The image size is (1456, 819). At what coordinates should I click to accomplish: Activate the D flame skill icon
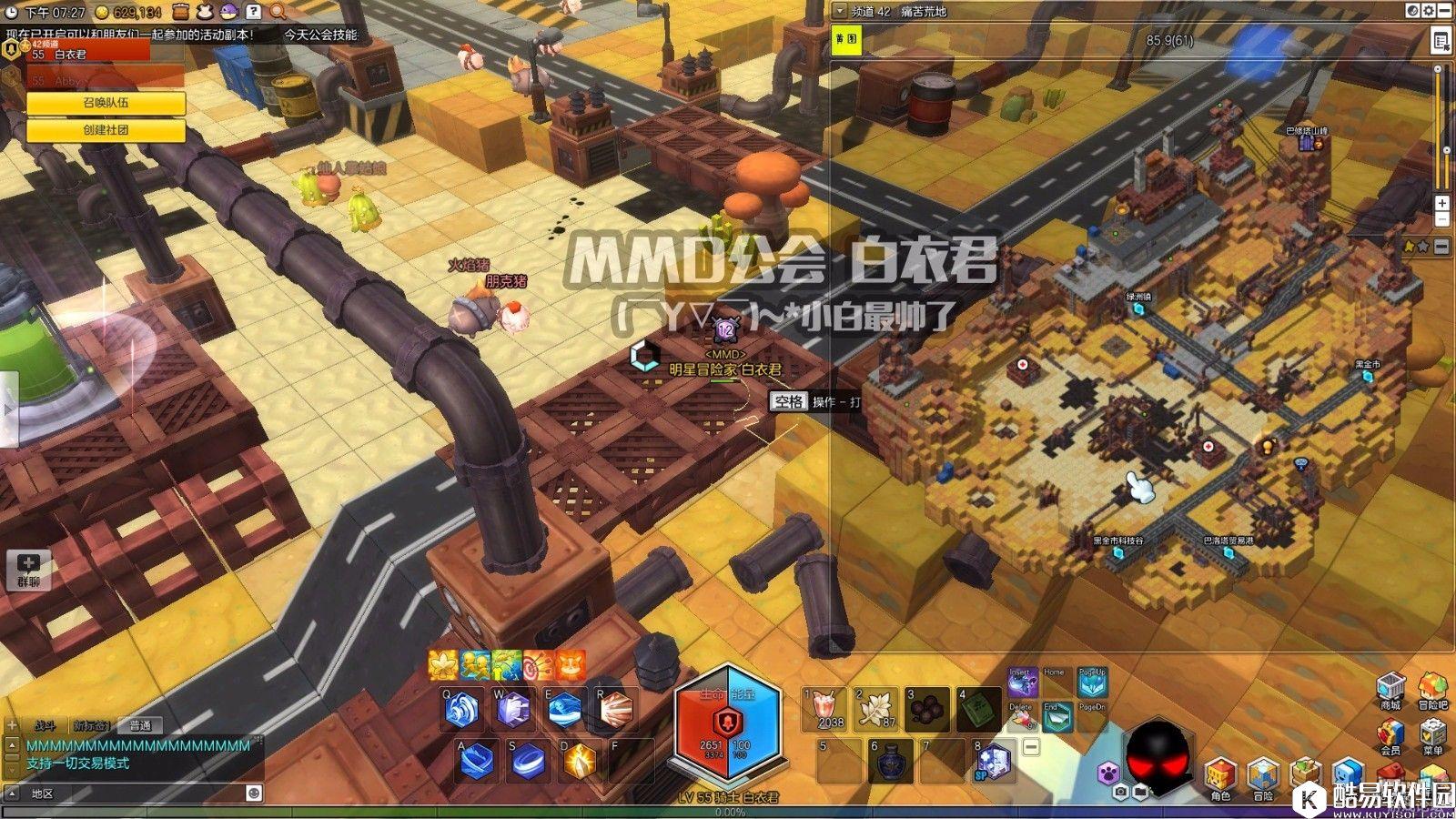click(580, 761)
